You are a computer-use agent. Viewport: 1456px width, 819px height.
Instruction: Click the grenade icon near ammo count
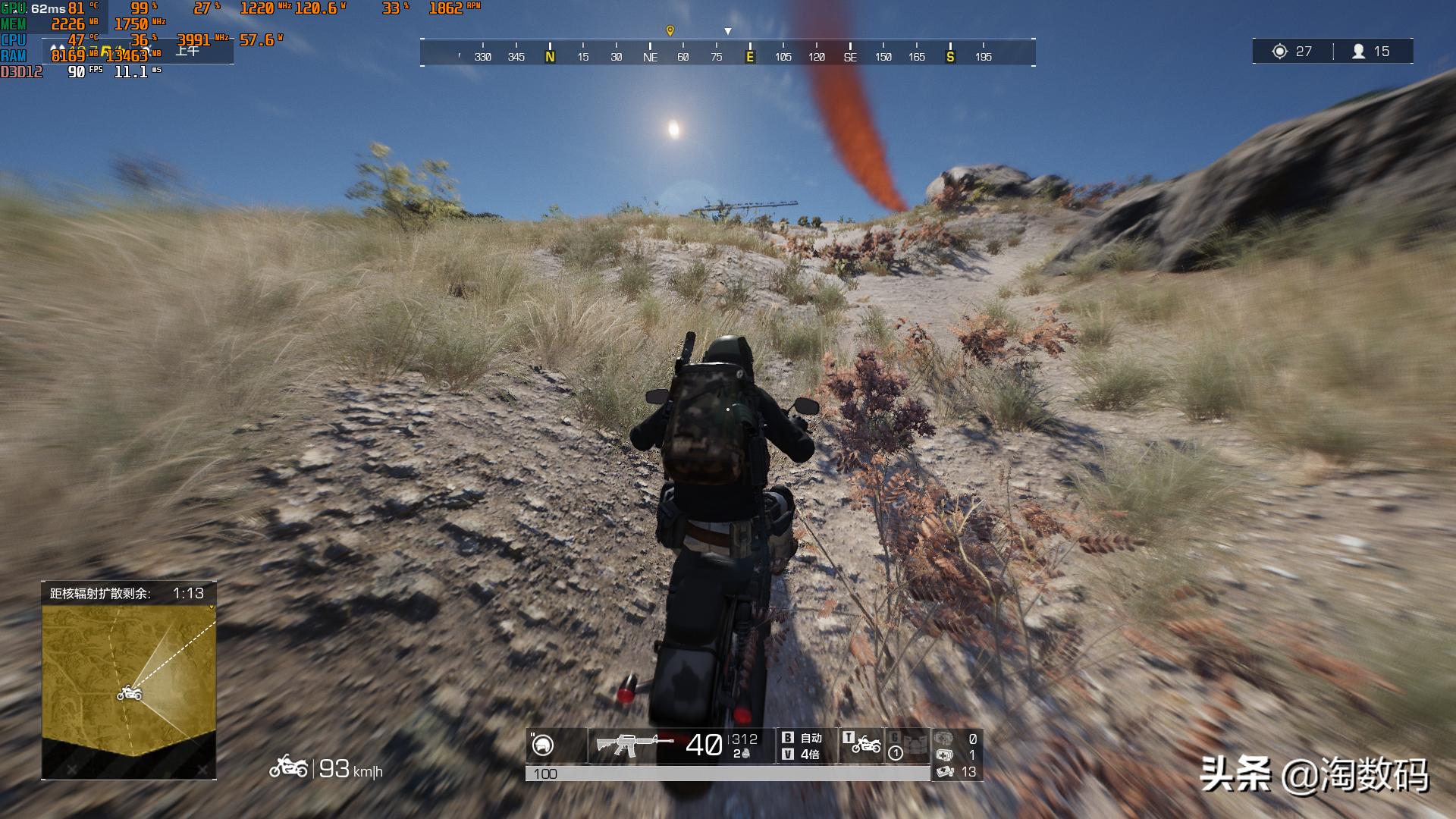[x=745, y=753]
